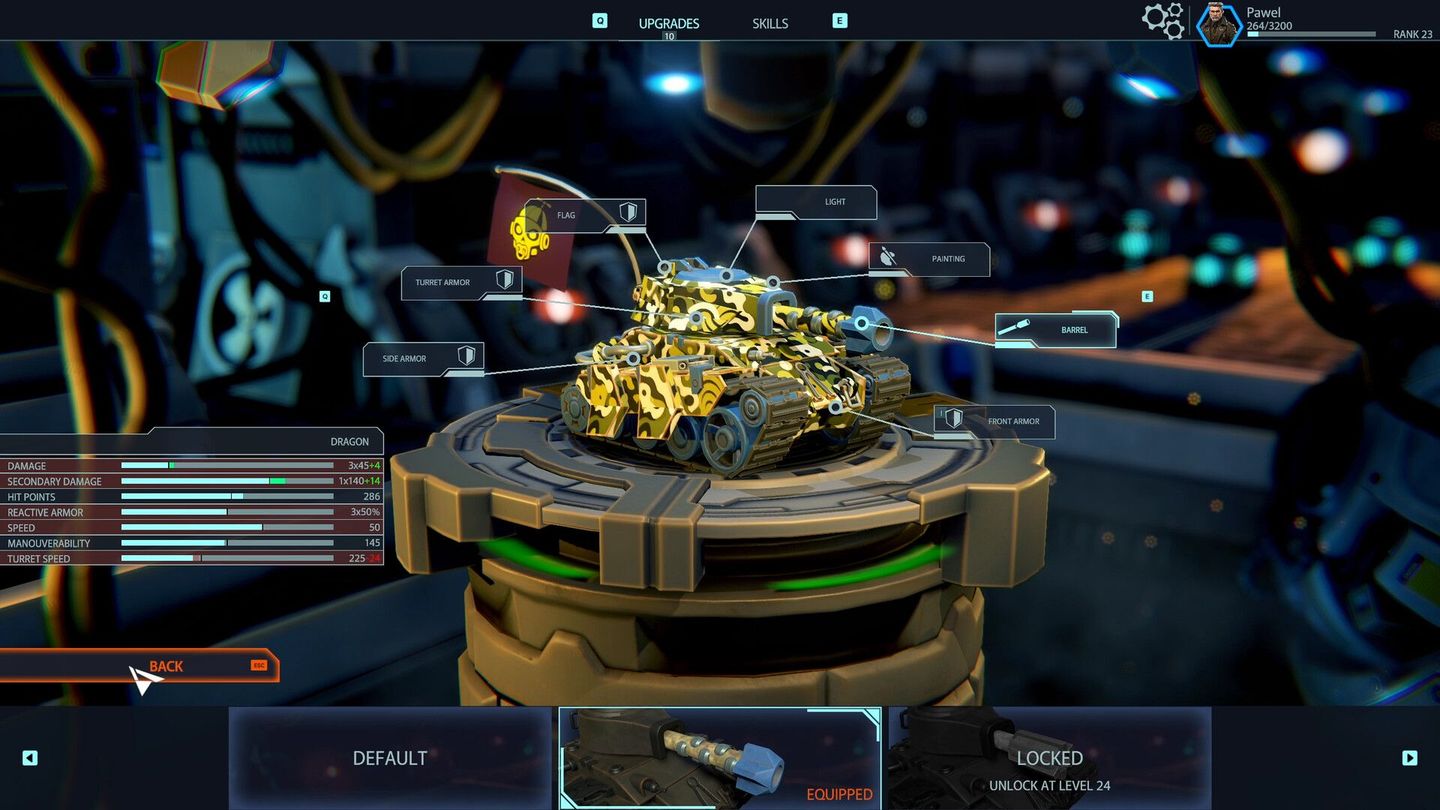Switch to the Skills tab
The width and height of the screenshot is (1440, 810).
pos(770,22)
